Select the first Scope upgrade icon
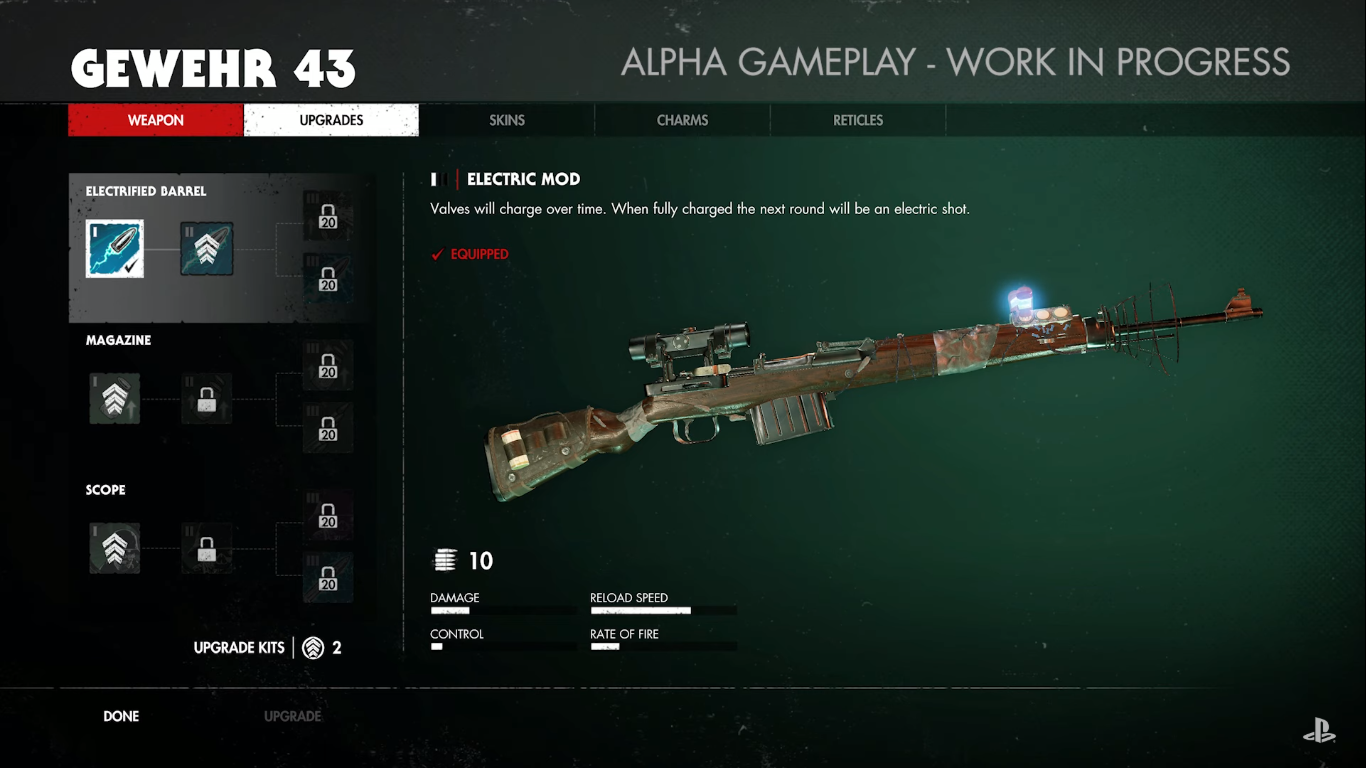 [x=114, y=548]
